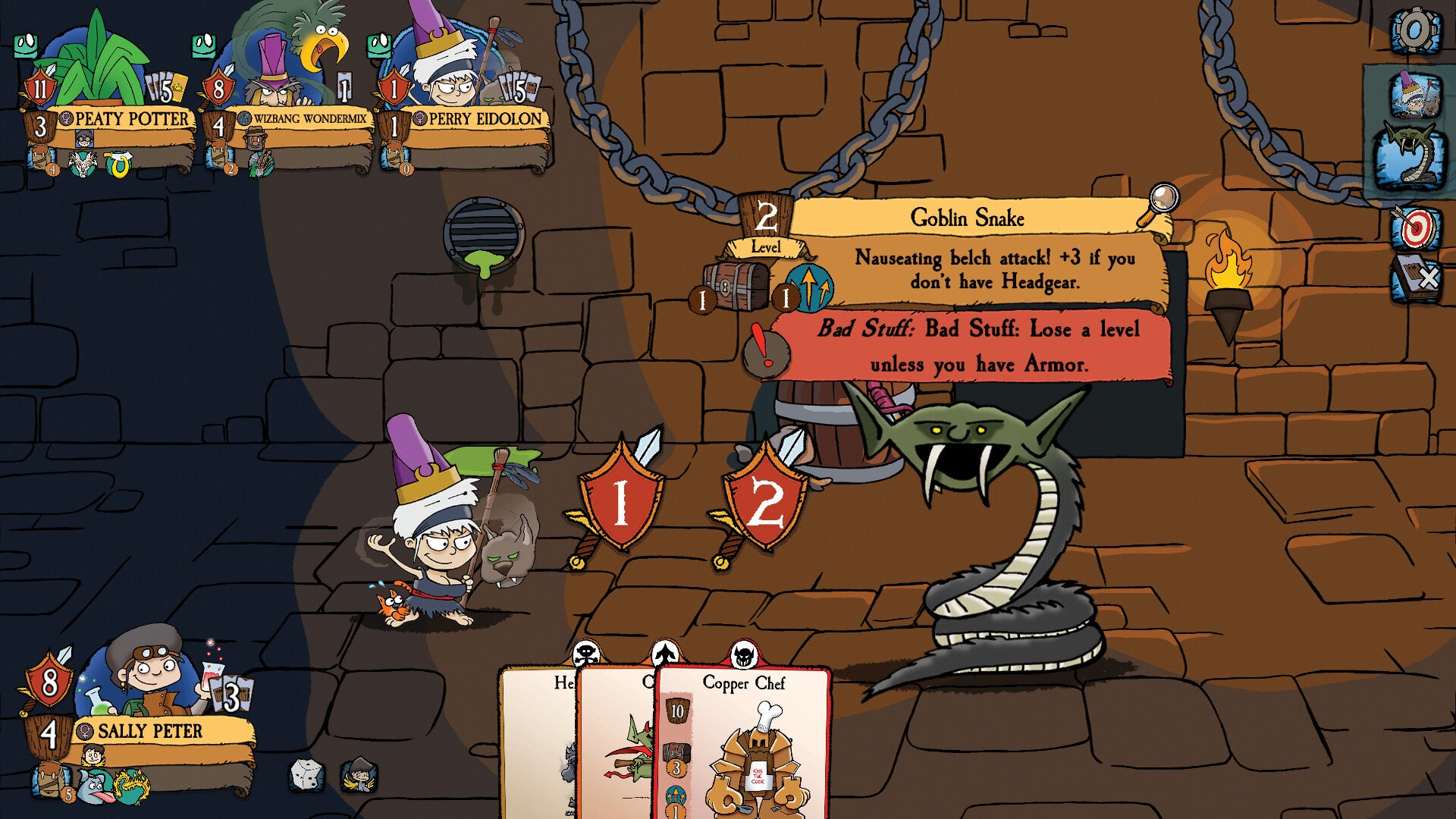
Task: Click the dice icon beside Sally Peter
Action: pyautogui.click(x=306, y=773)
